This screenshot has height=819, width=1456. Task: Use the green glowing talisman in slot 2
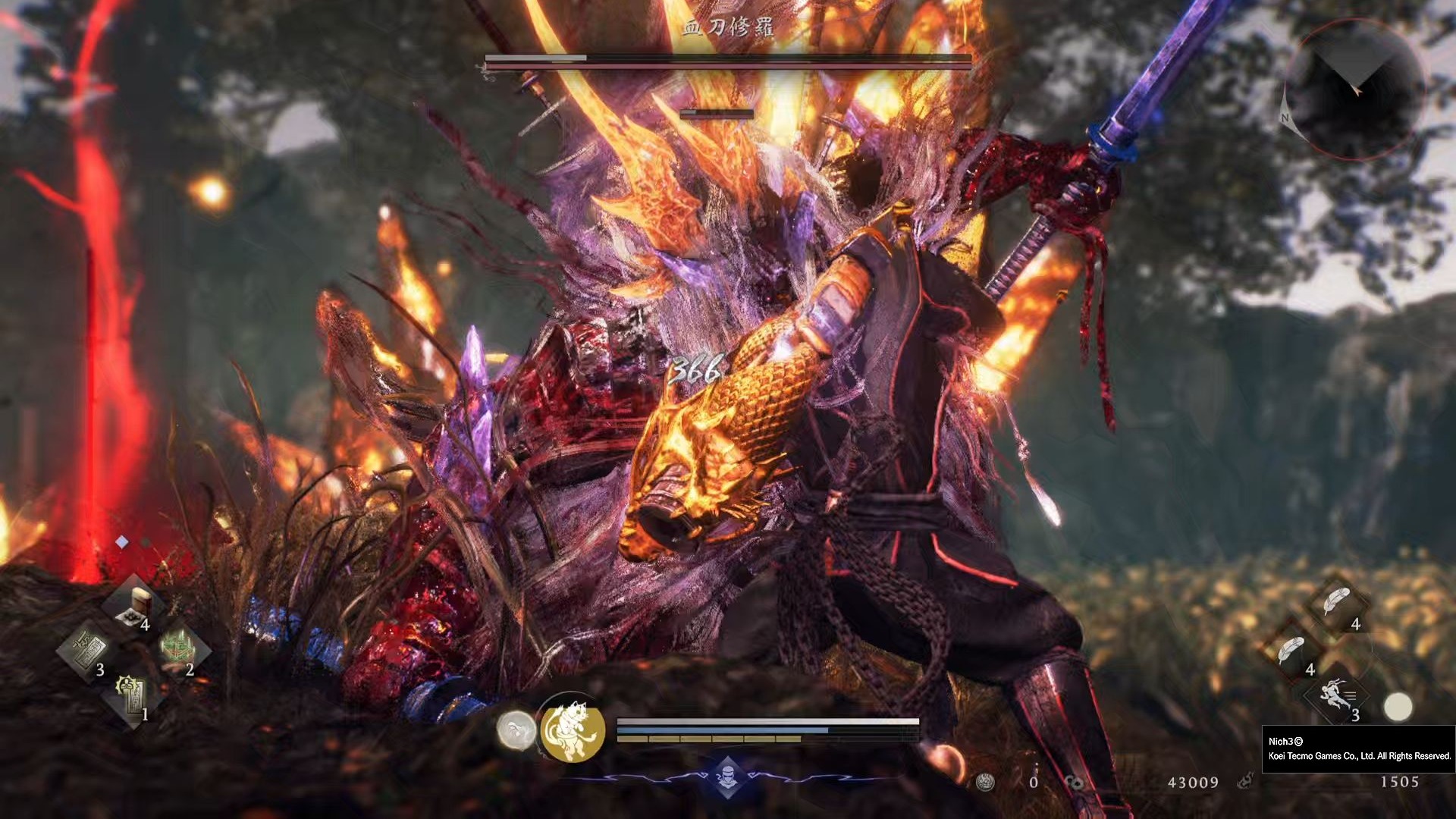pyautogui.click(x=179, y=650)
